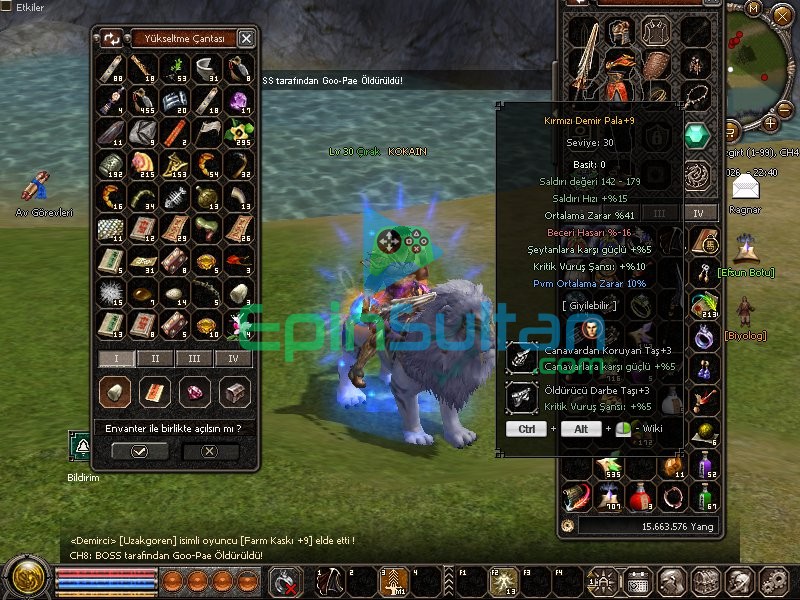The height and width of the screenshot is (600, 800).
Task: Click the minimap zoom-in plus button
Action: [771, 124]
